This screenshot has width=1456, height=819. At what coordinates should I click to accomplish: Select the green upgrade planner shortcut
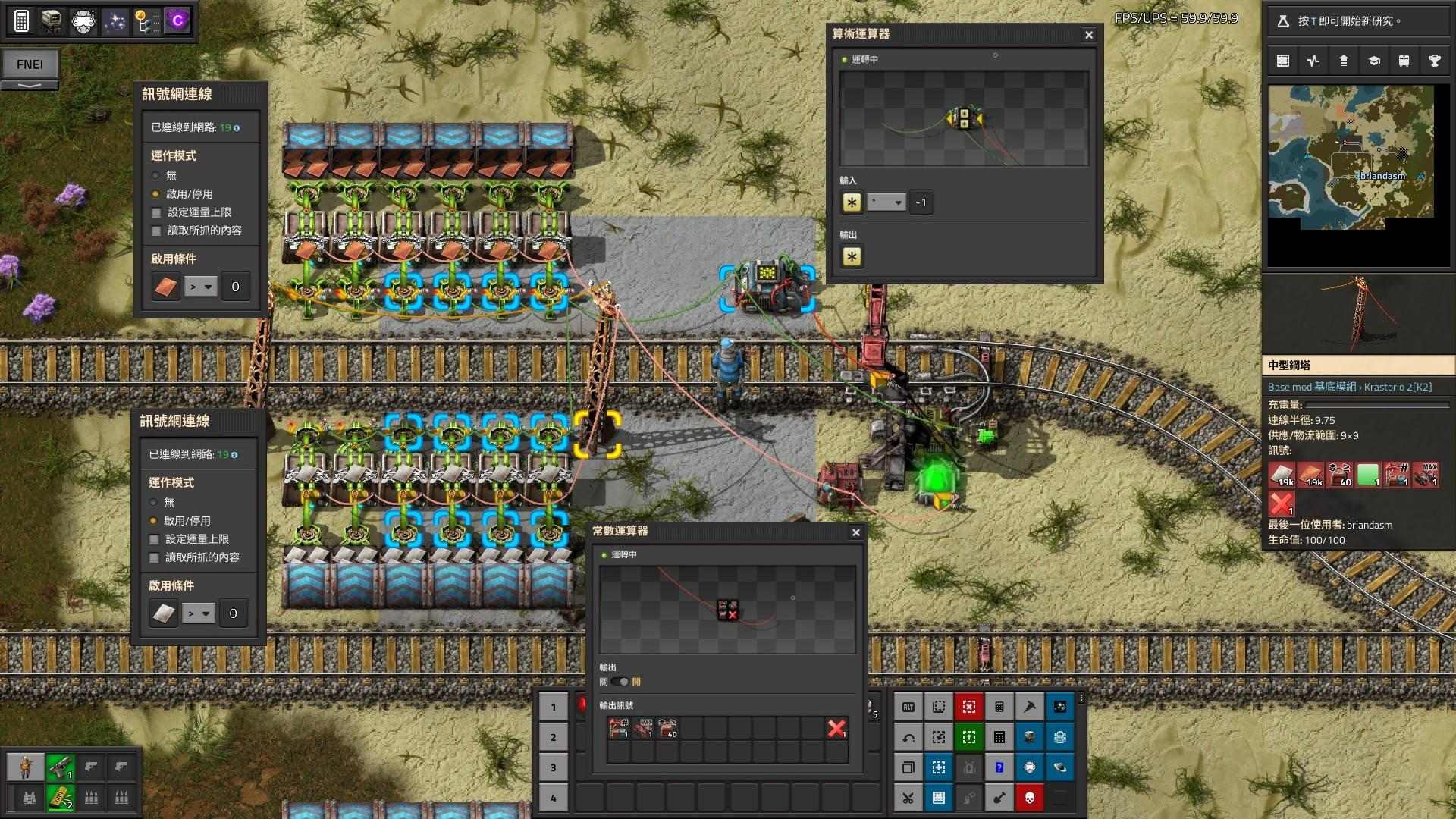[968, 737]
